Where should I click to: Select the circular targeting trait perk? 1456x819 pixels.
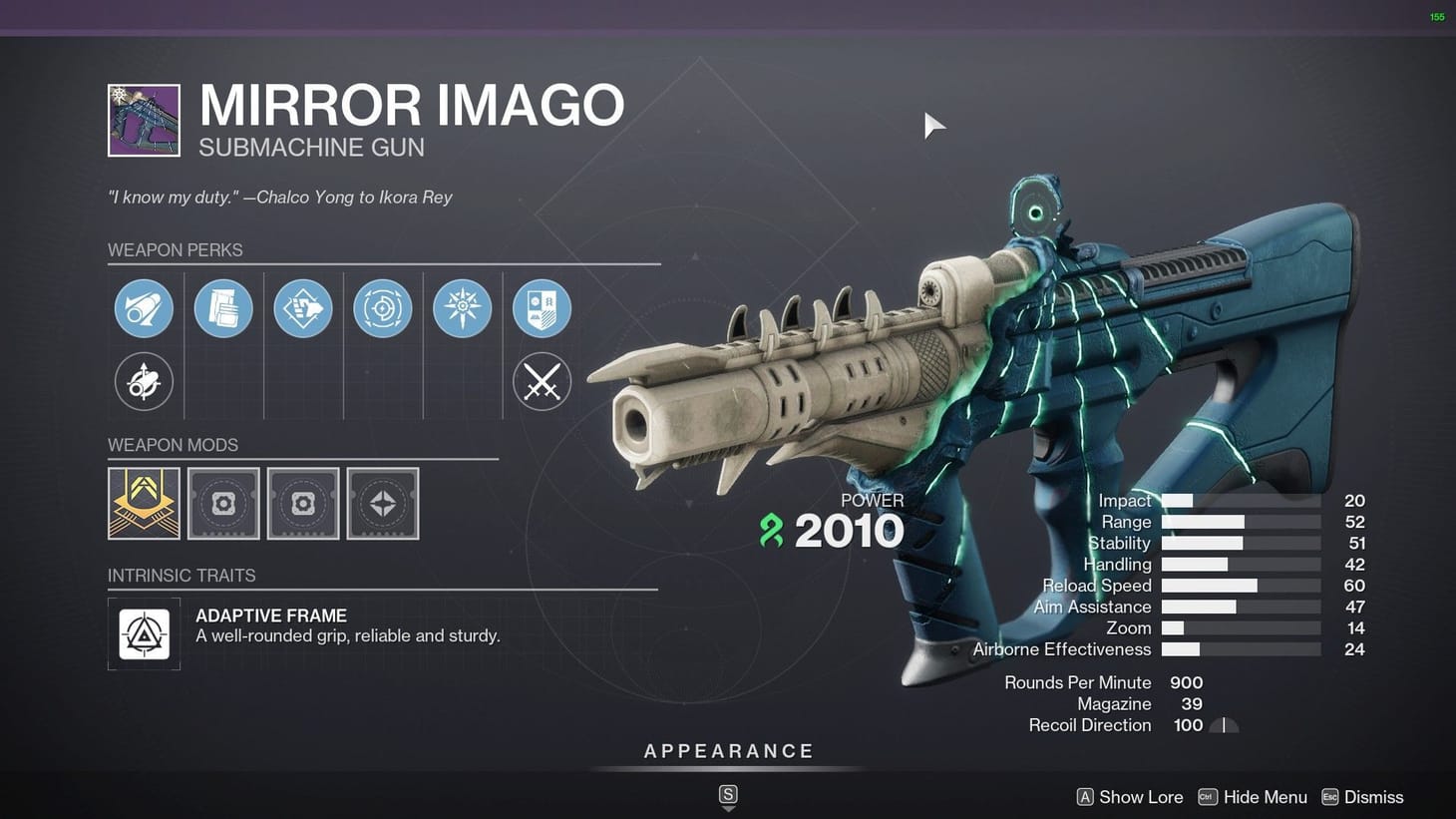coord(383,308)
